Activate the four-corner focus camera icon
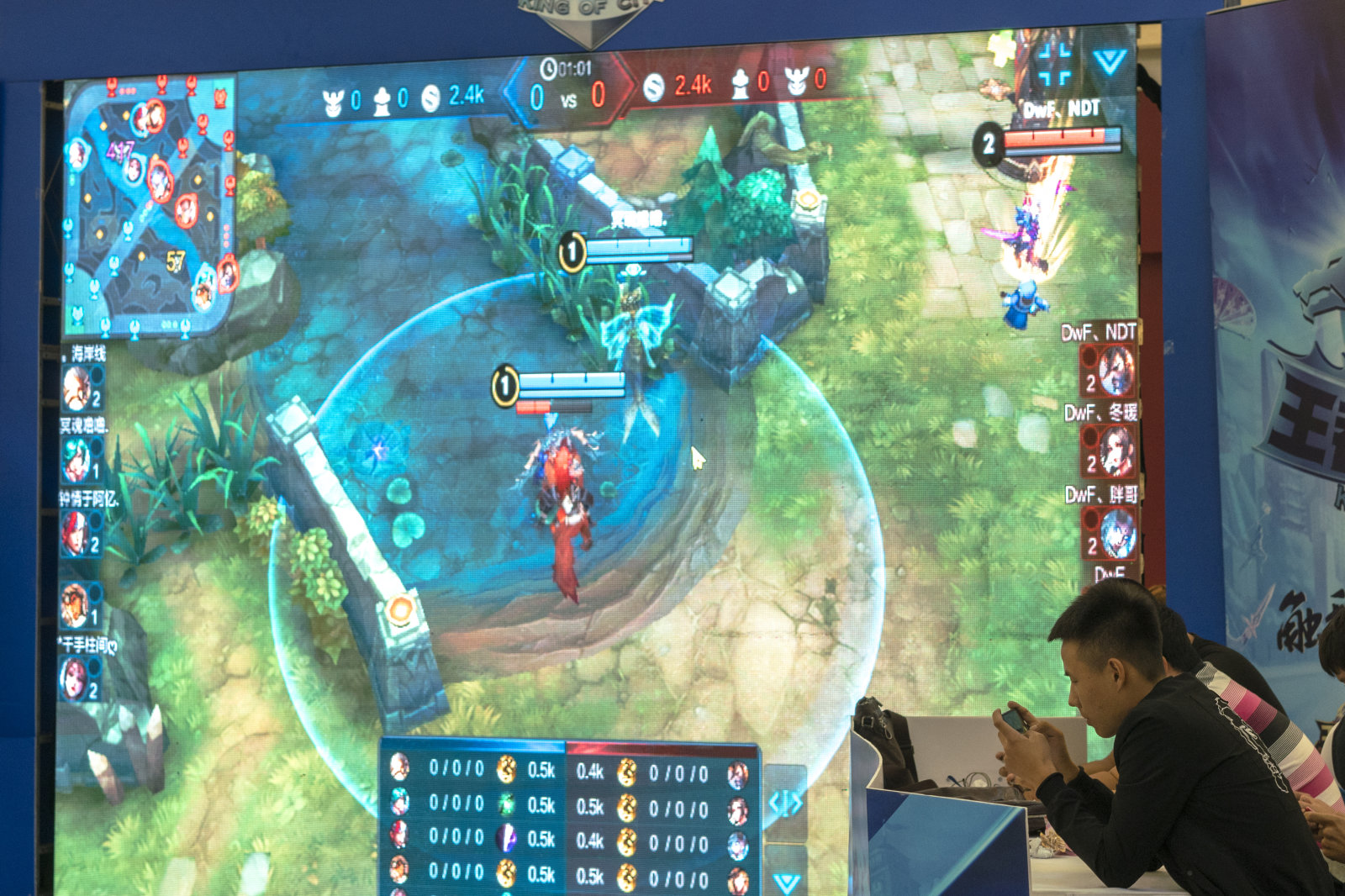1345x896 pixels. [1054, 62]
